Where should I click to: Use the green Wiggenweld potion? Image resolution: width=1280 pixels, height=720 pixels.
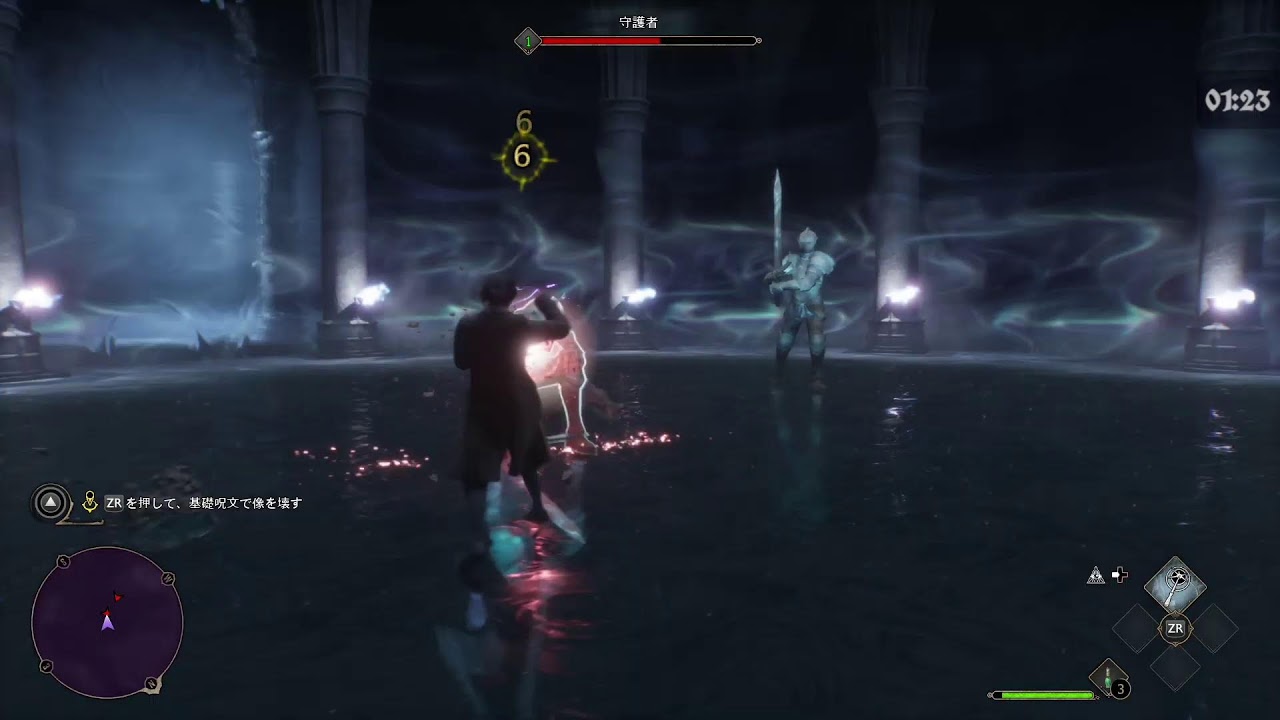click(x=1110, y=678)
